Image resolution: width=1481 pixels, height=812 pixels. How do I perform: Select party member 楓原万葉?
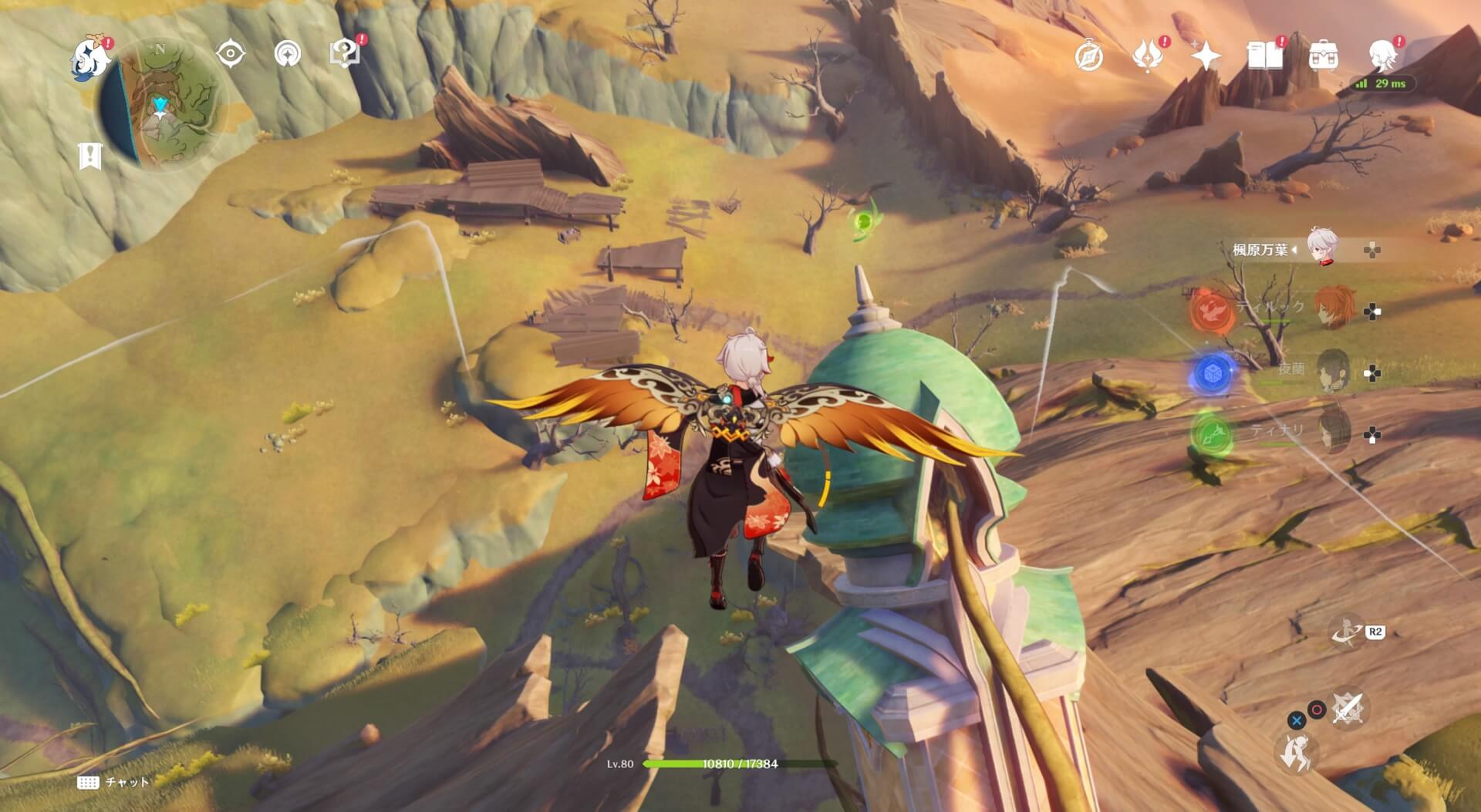point(1322,248)
